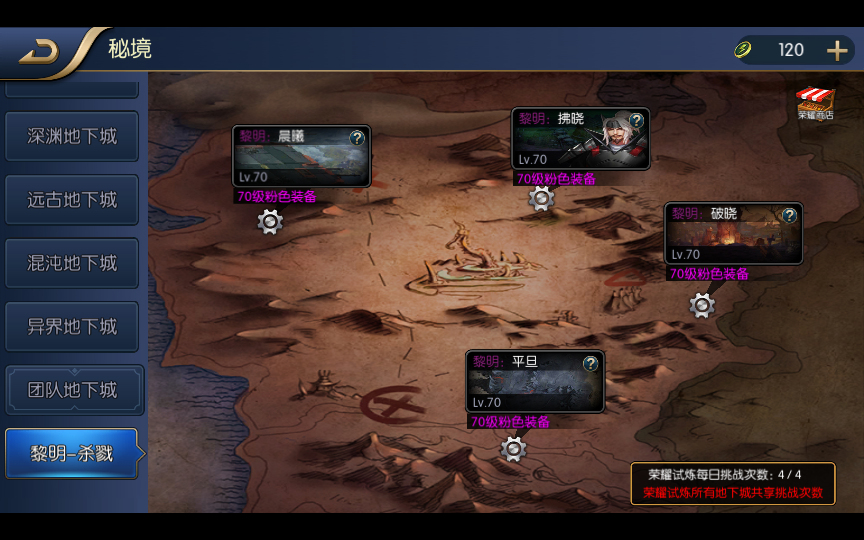The image size is (864, 540).
Task: Select the gear marker beneath 破晓 dungeon
Action: click(702, 305)
